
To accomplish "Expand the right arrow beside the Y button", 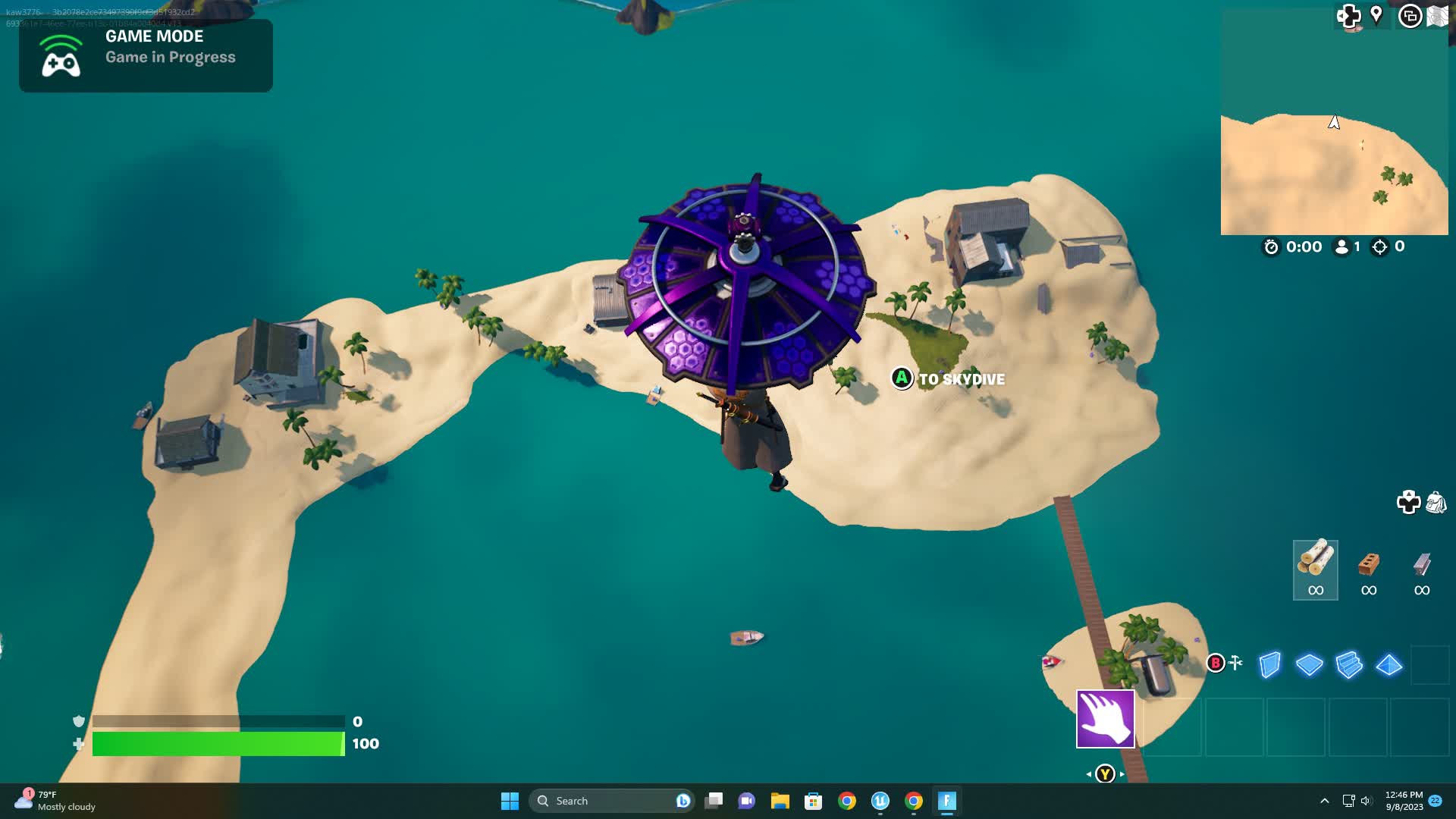I will [1121, 774].
